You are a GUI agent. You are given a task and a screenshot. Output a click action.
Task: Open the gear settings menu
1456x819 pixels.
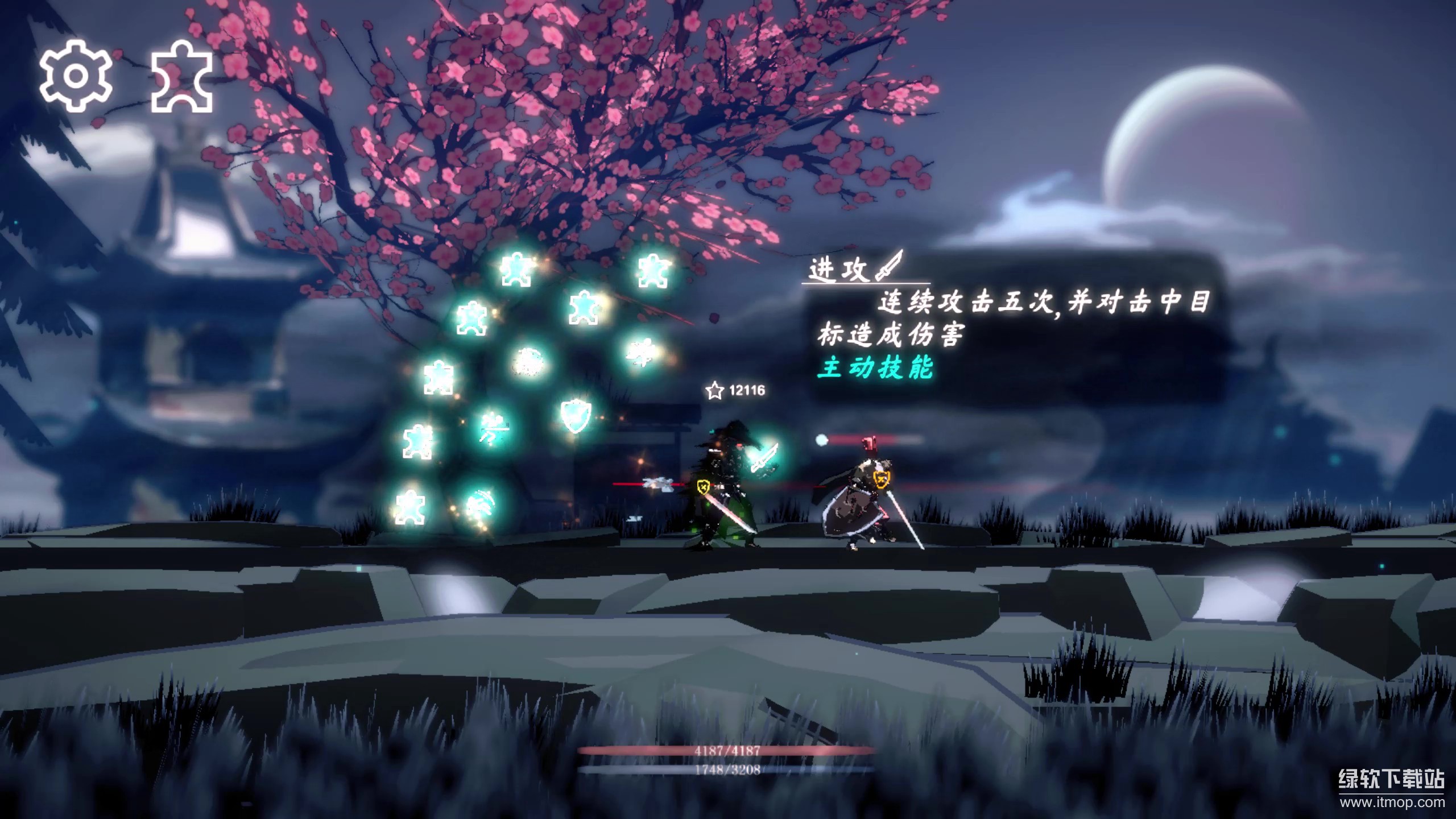[75, 76]
